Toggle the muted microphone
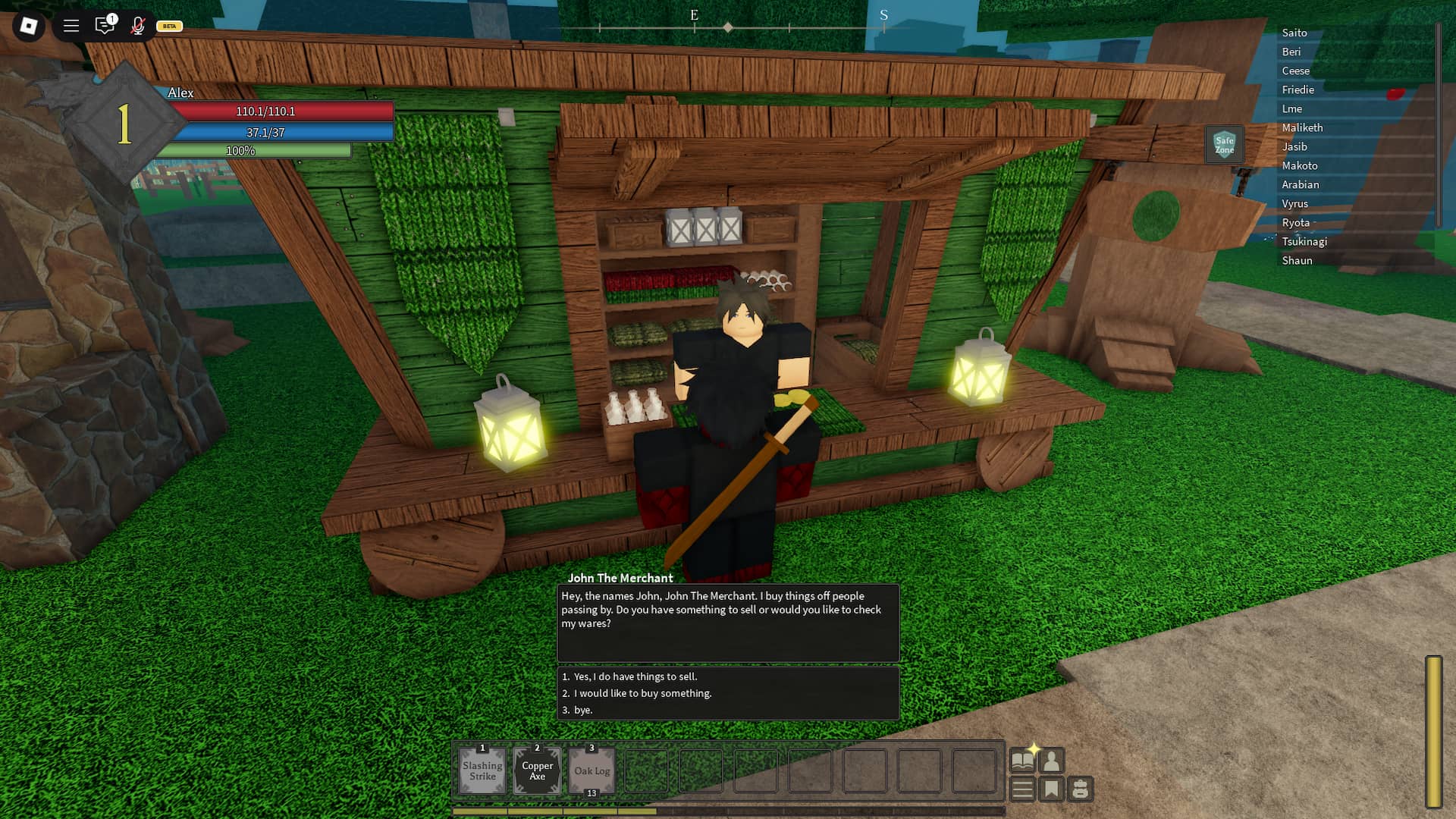The height and width of the screenshot is (819, 1456). tap(137, 26)
